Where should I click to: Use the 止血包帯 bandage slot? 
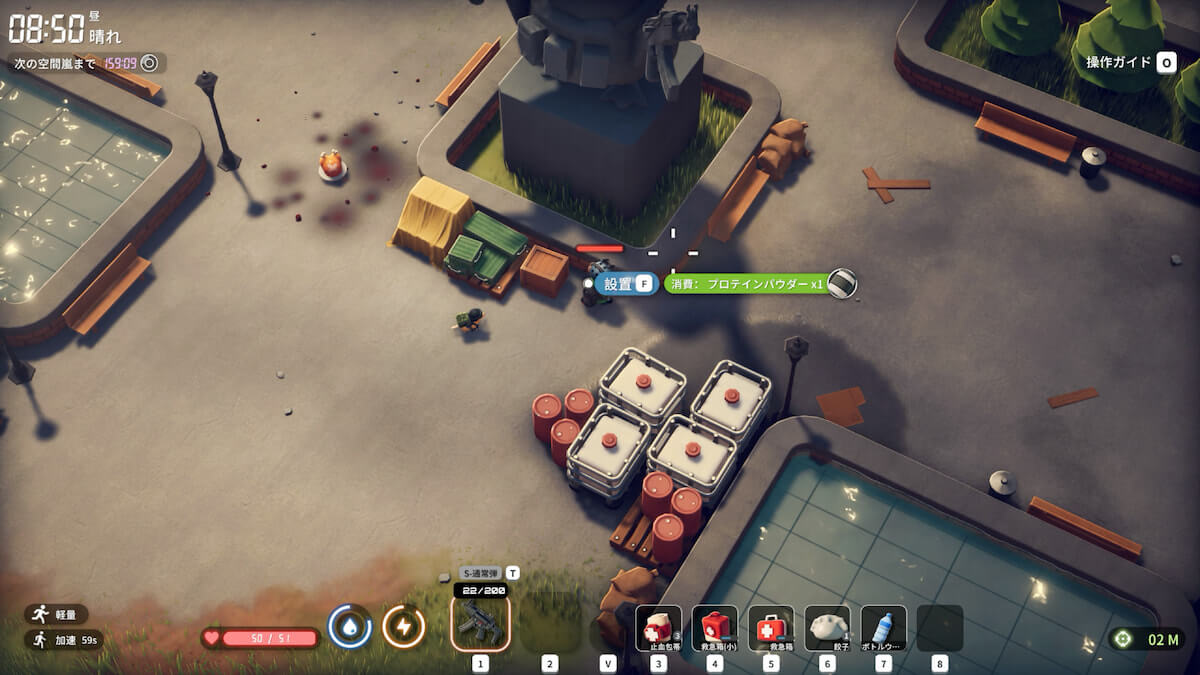point(658,628)
